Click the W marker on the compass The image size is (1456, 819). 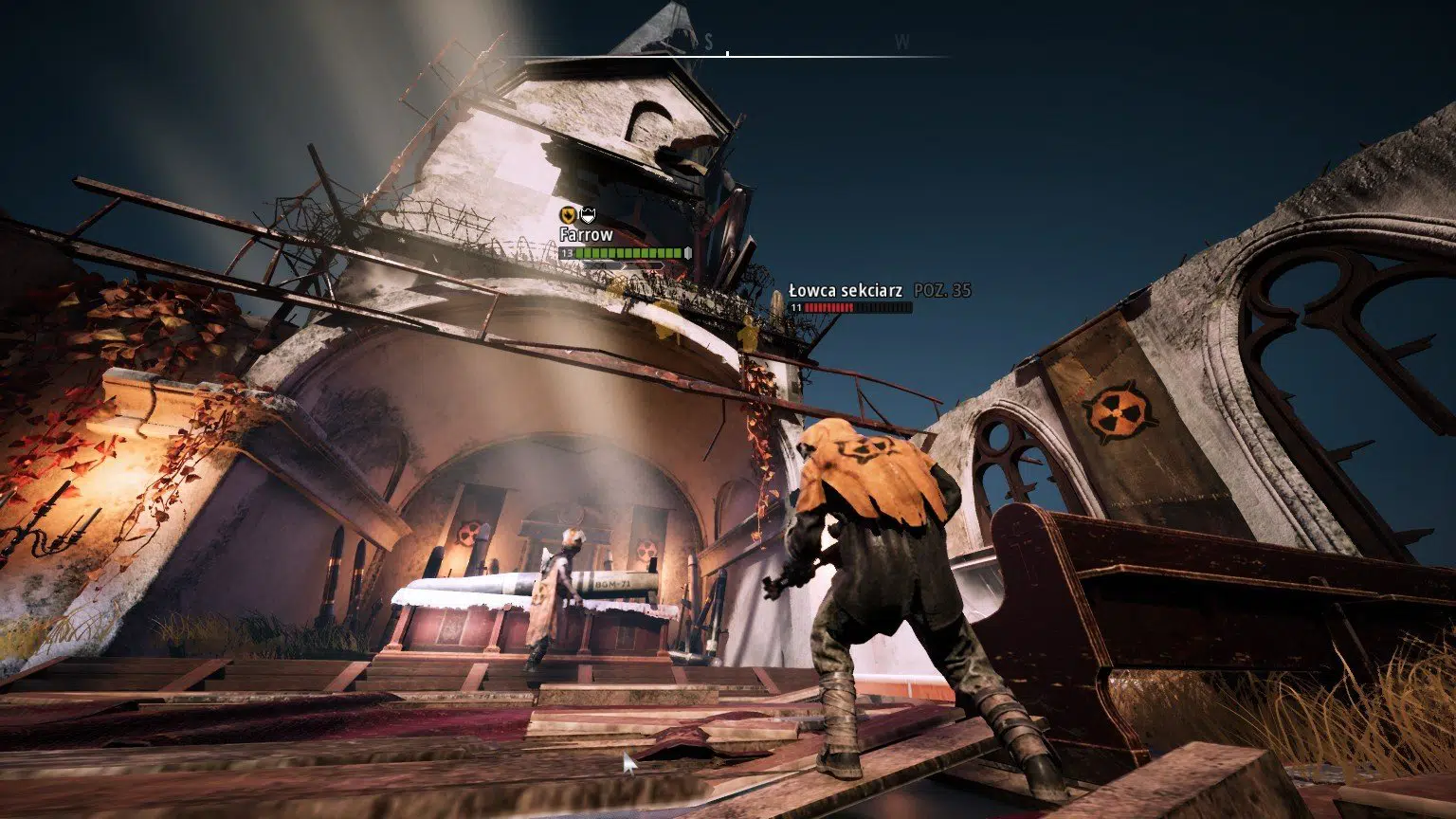pyautogui.click(x=901, y=42)
